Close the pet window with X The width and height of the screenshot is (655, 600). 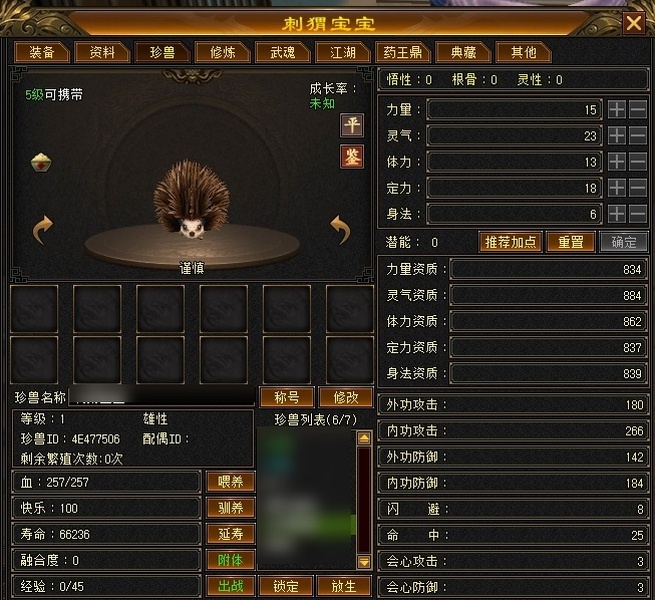click(633, 22)
